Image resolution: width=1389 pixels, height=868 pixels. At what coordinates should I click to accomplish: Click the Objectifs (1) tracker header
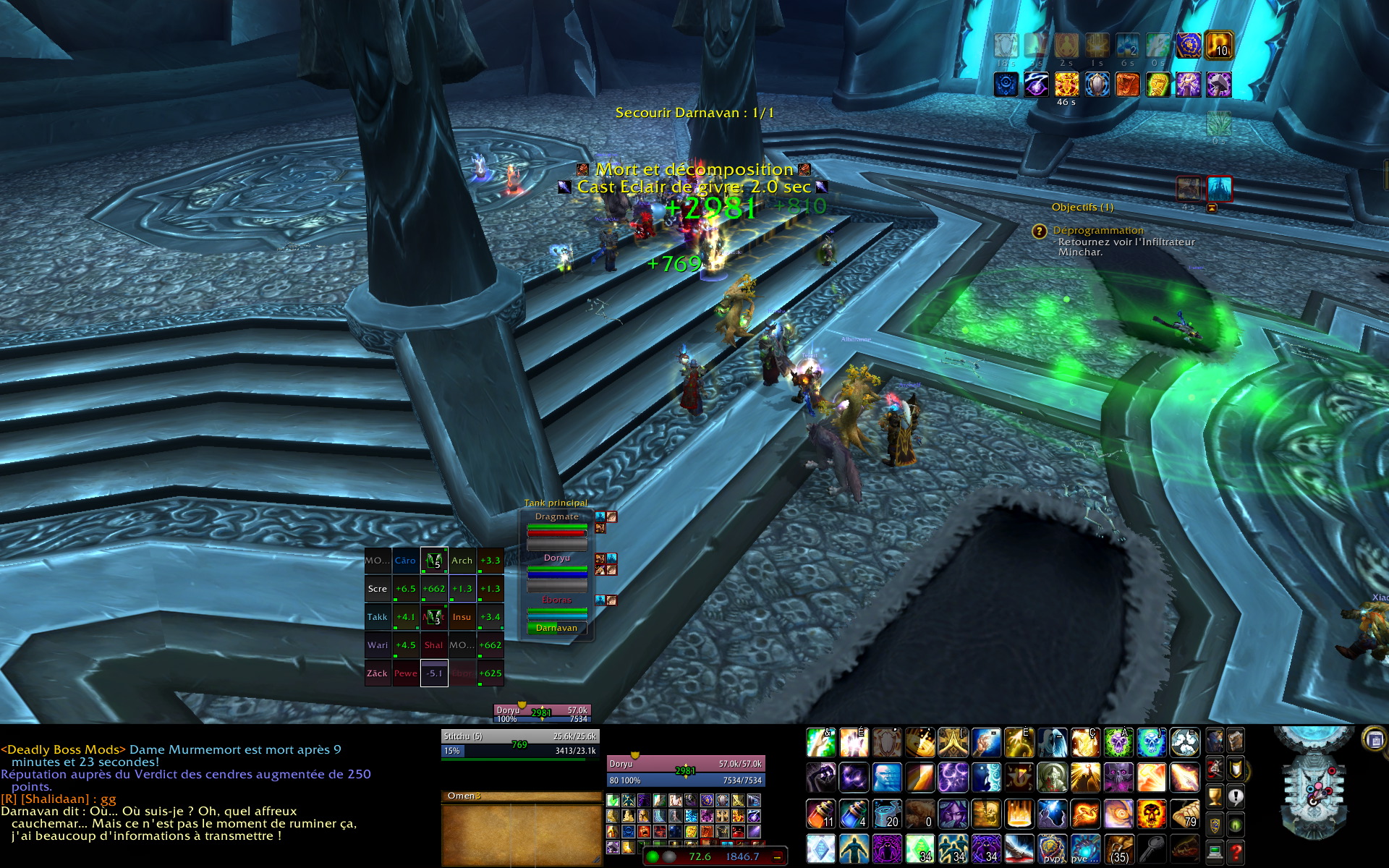click(x=1082, y=208)
